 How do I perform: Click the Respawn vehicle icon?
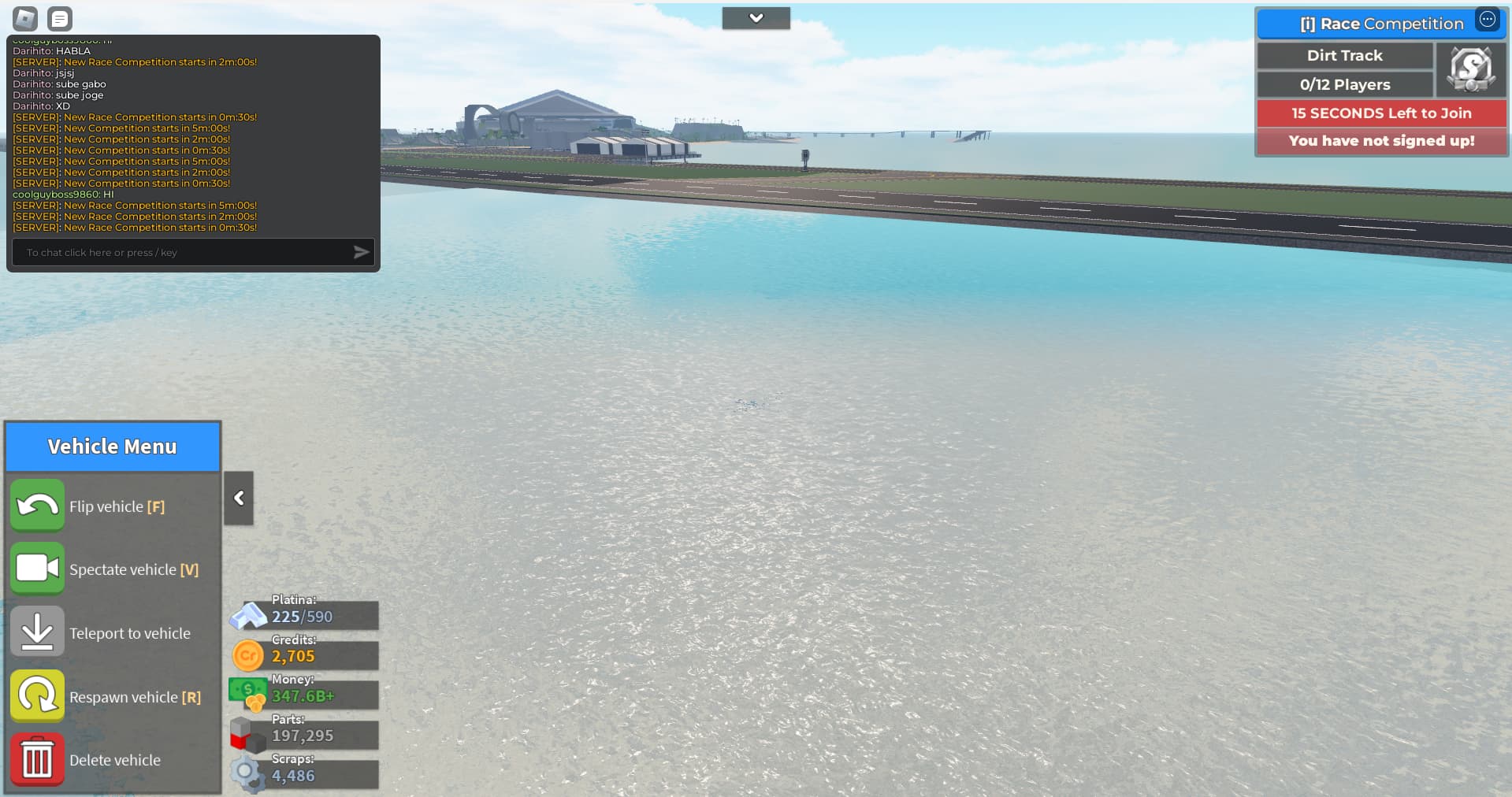[x=36, y=695]
